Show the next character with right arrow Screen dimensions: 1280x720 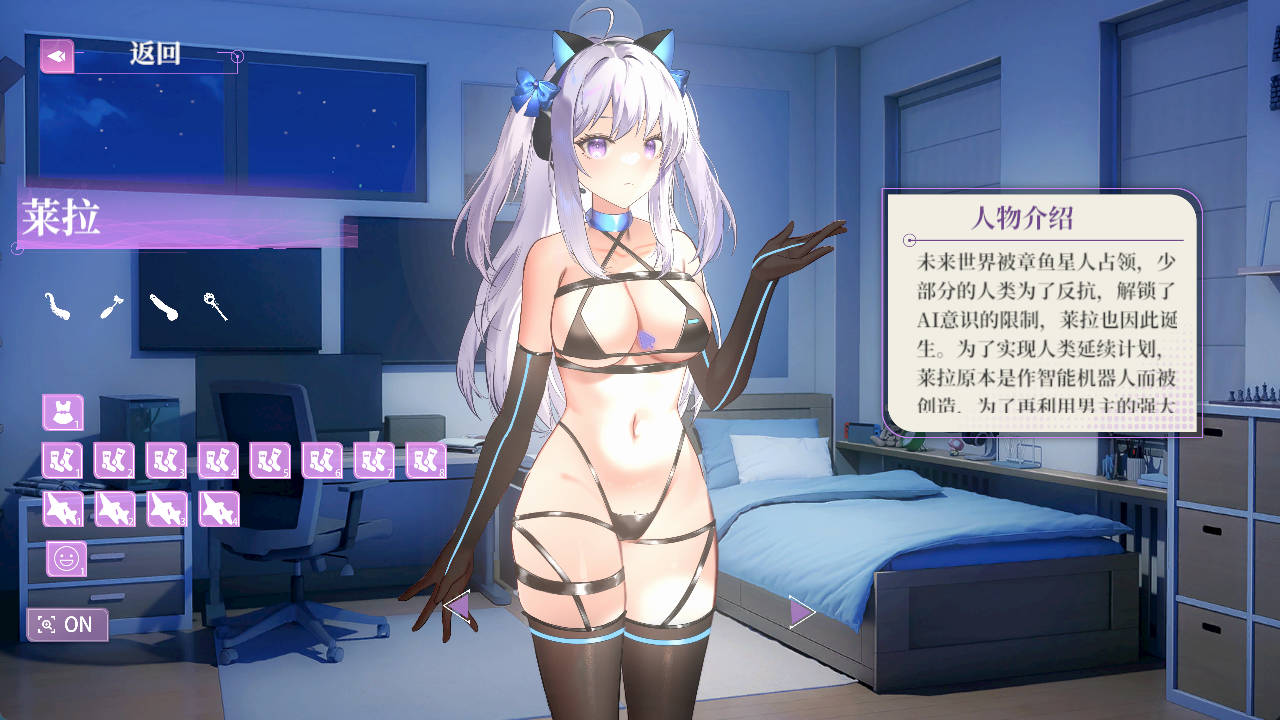801,611
